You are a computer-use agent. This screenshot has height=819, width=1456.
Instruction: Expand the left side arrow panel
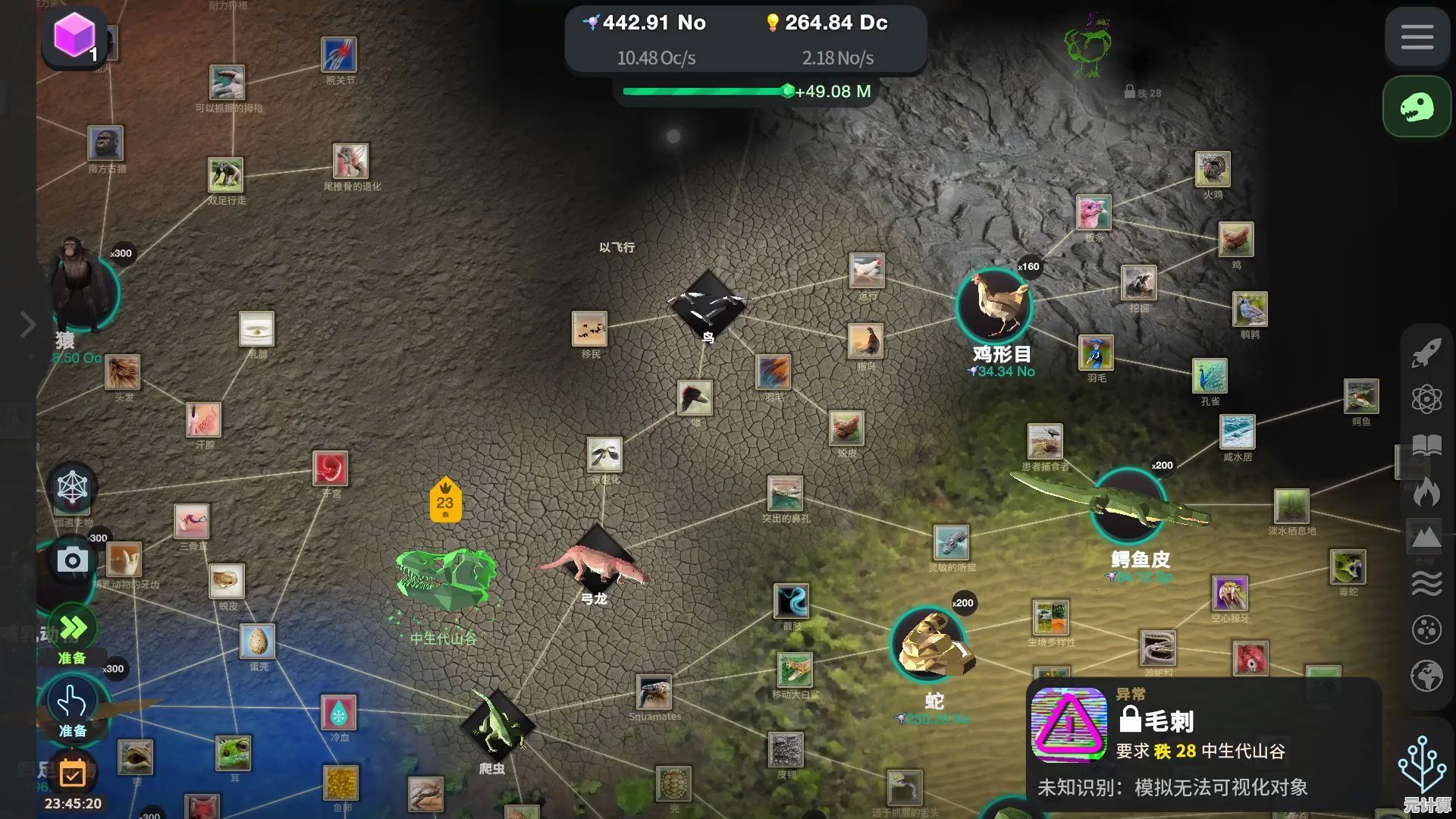(x=27, y=325)
